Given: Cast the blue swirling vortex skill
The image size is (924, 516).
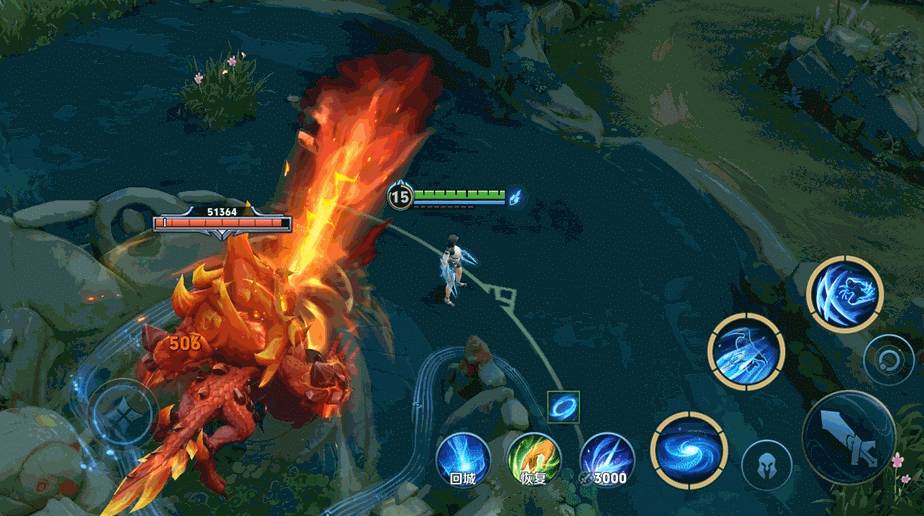Looking at the screenshot, I should coord(688,450).
